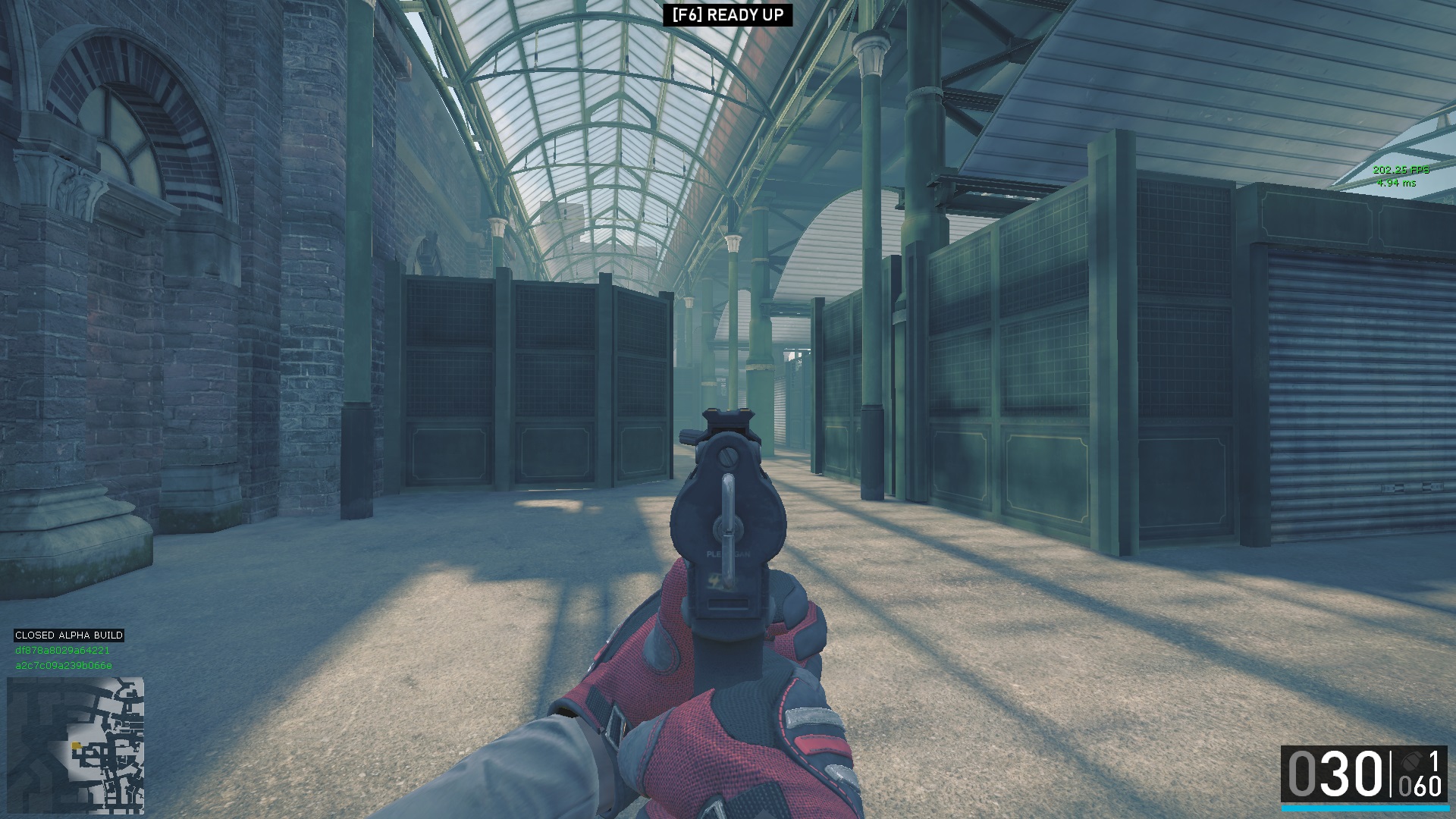The width and height of the screenshot is (1456, 819).
Task: Click the minimap in the corner
Action: click(76, 745)
